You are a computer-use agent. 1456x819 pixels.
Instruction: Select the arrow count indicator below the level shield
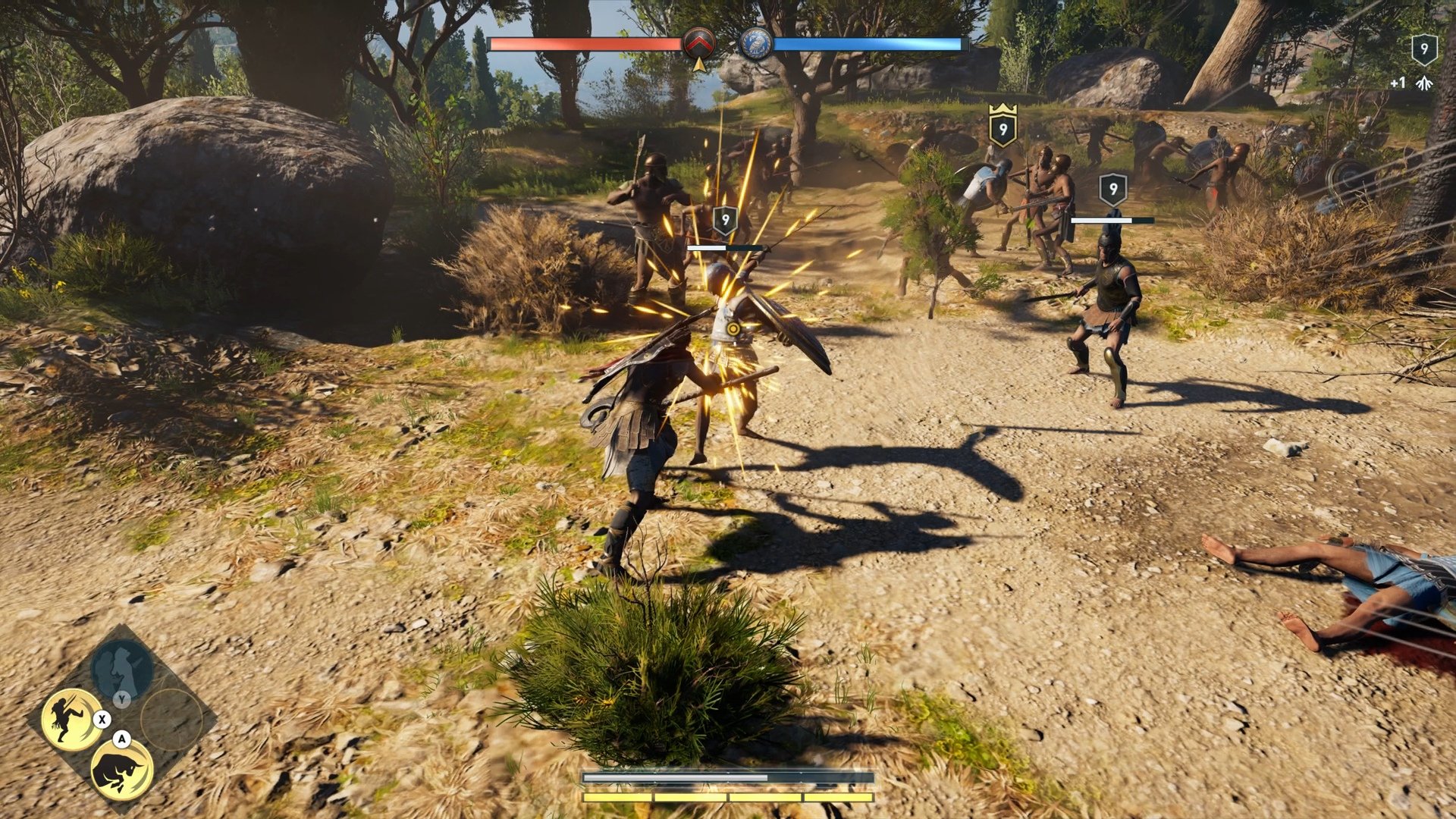(x=1424, y=83)
